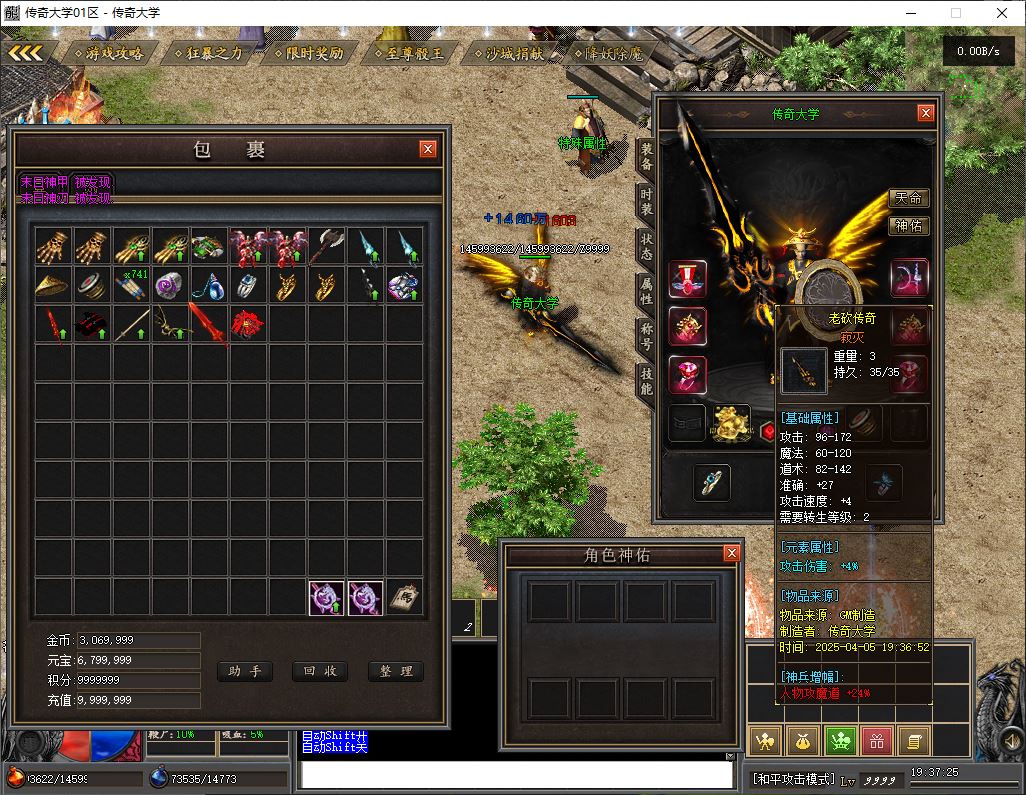The image size is (1026, 795).
Task: Collapse the top menu with the triple-arrow button
Action: pos(26,52)
